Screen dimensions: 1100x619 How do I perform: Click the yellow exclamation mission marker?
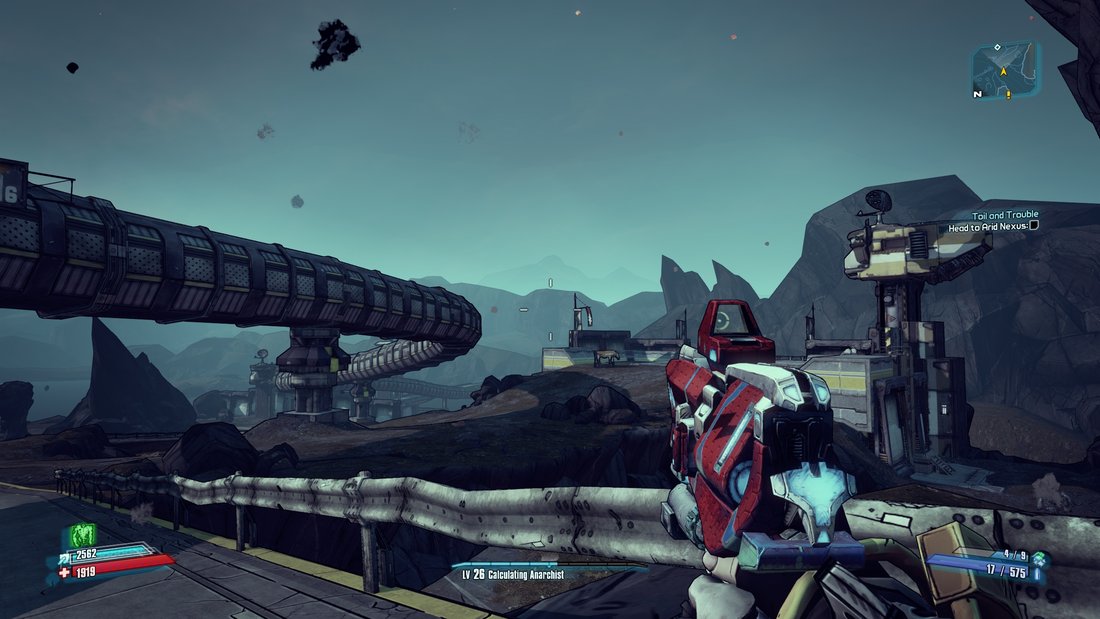click(x=1009, y=94)
